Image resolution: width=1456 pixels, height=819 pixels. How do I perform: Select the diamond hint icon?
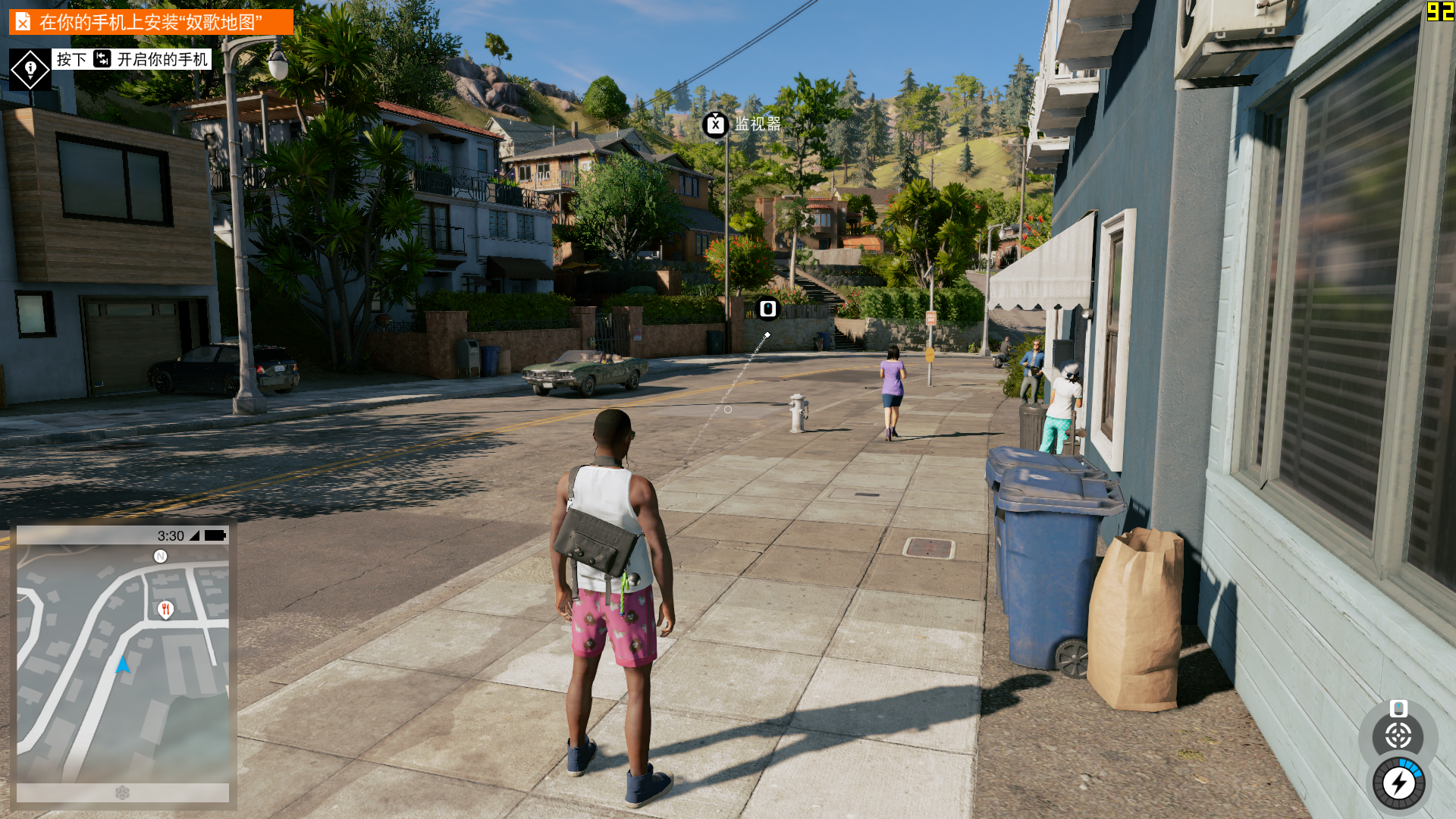point(30,70)
